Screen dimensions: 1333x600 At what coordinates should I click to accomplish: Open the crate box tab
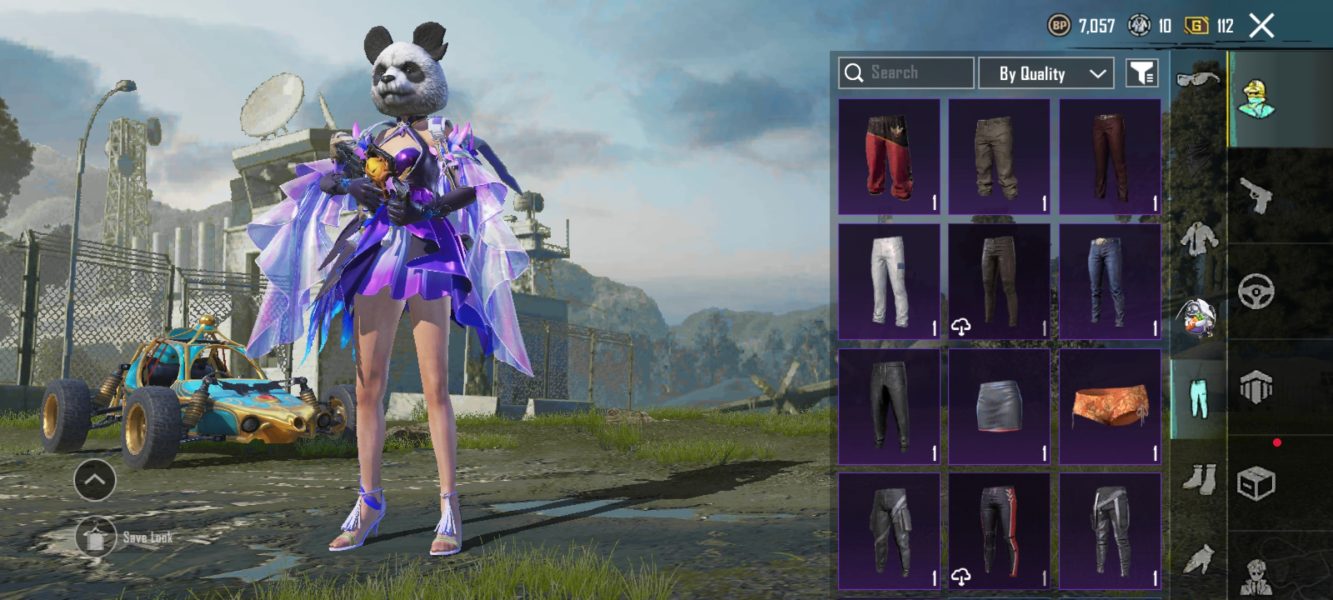pos(1255,484)
